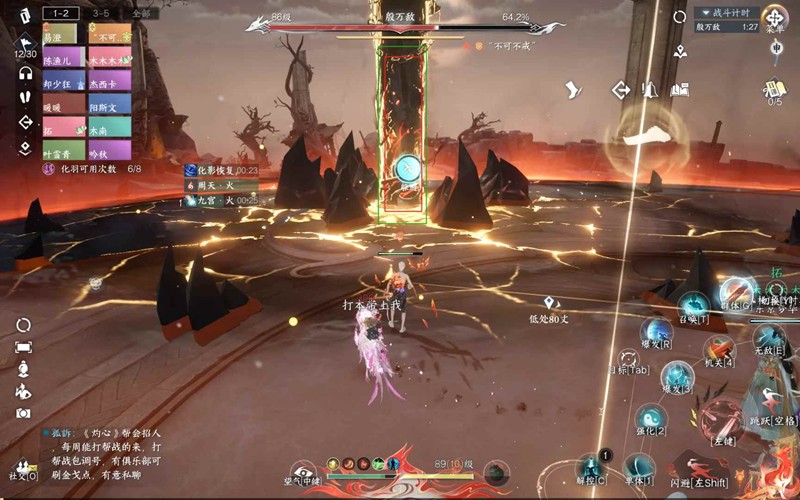
Task: Activate the 解控 crowd-control break skill
Action: click(591, 467)
